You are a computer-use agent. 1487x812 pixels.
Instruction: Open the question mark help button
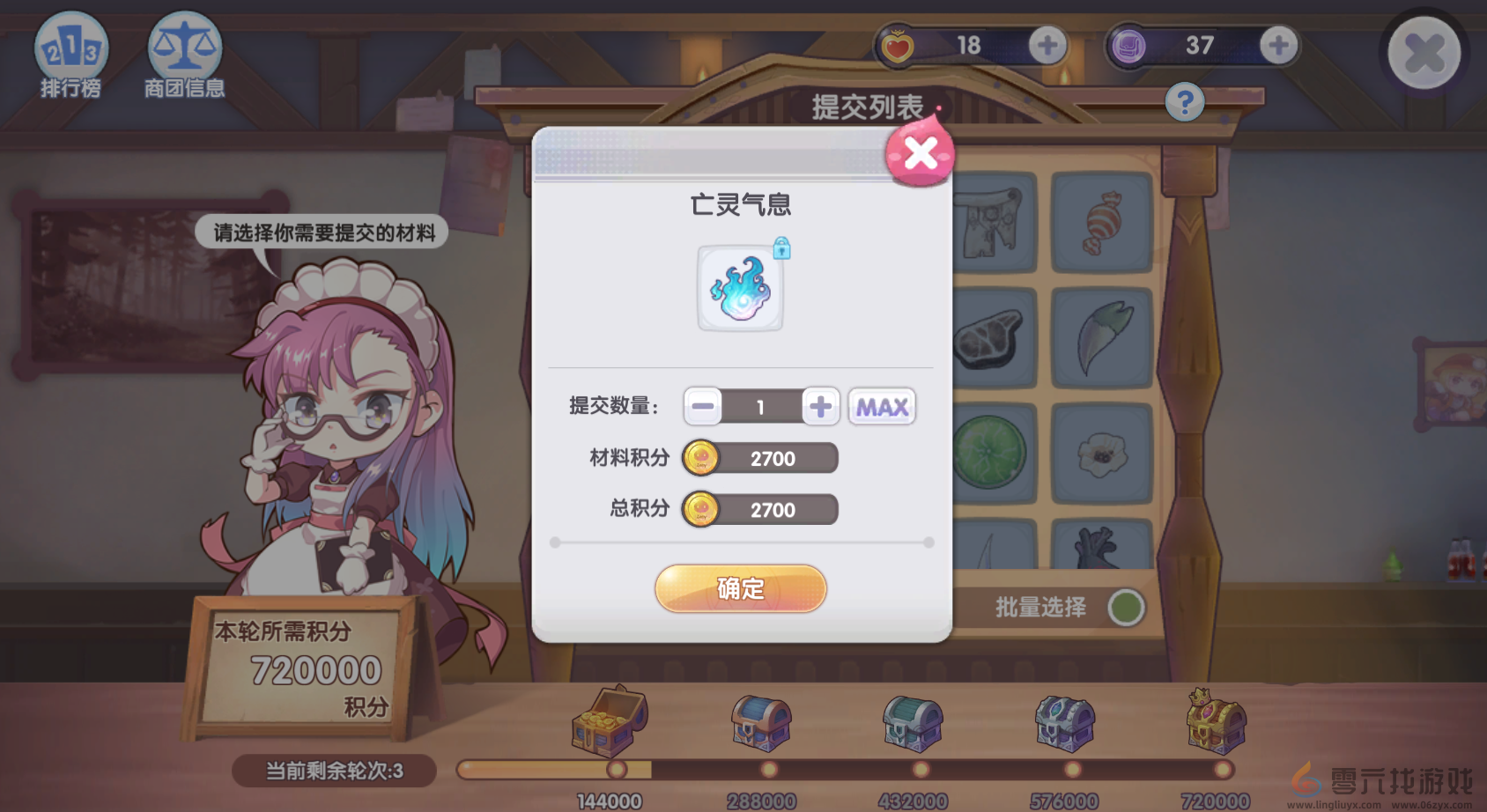[1184, 102]
